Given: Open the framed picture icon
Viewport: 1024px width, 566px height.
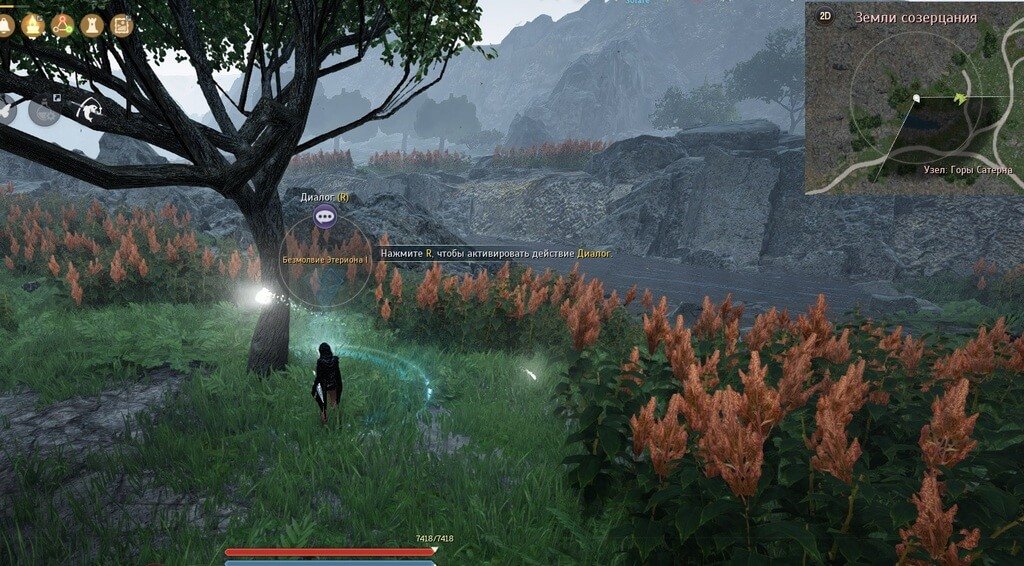Looking at the screenshot, I should (122, 25).
